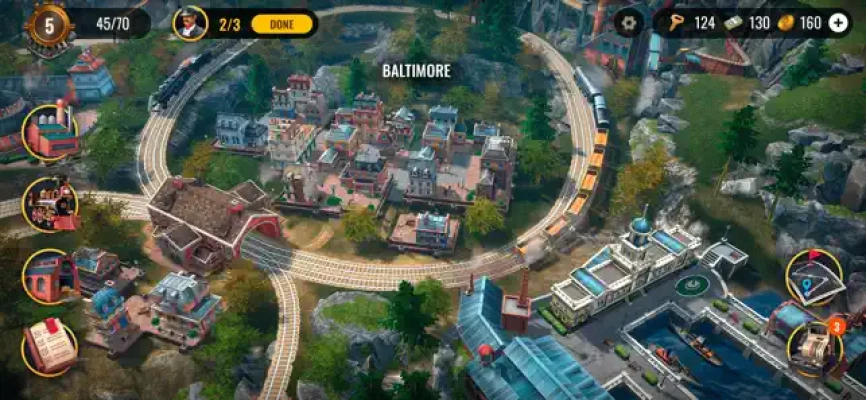
Task: Open the crate icon with 3 notifications
Action: pyautogui.click(x=815, y=347)
